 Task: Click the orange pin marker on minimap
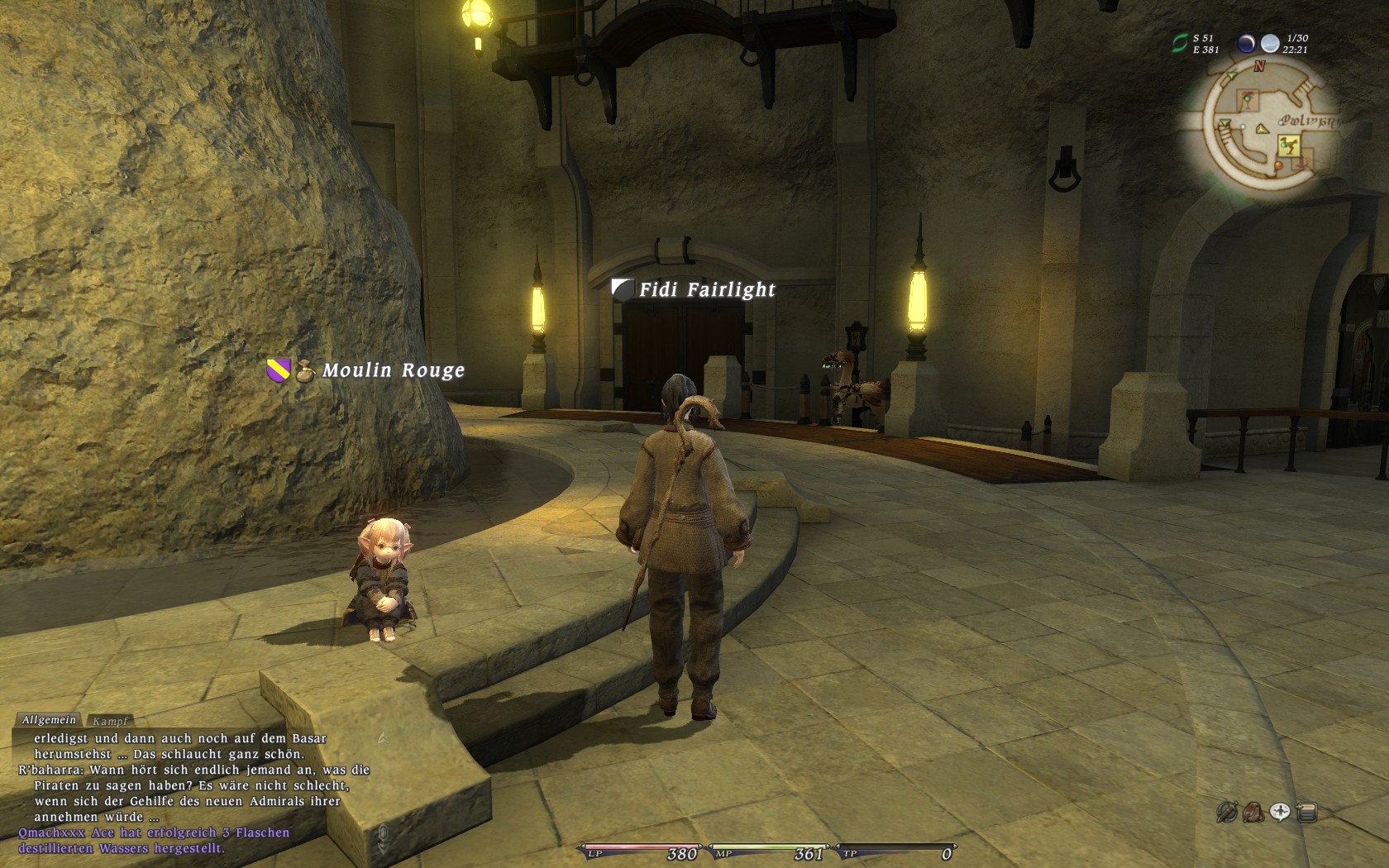pos(1278,166)
